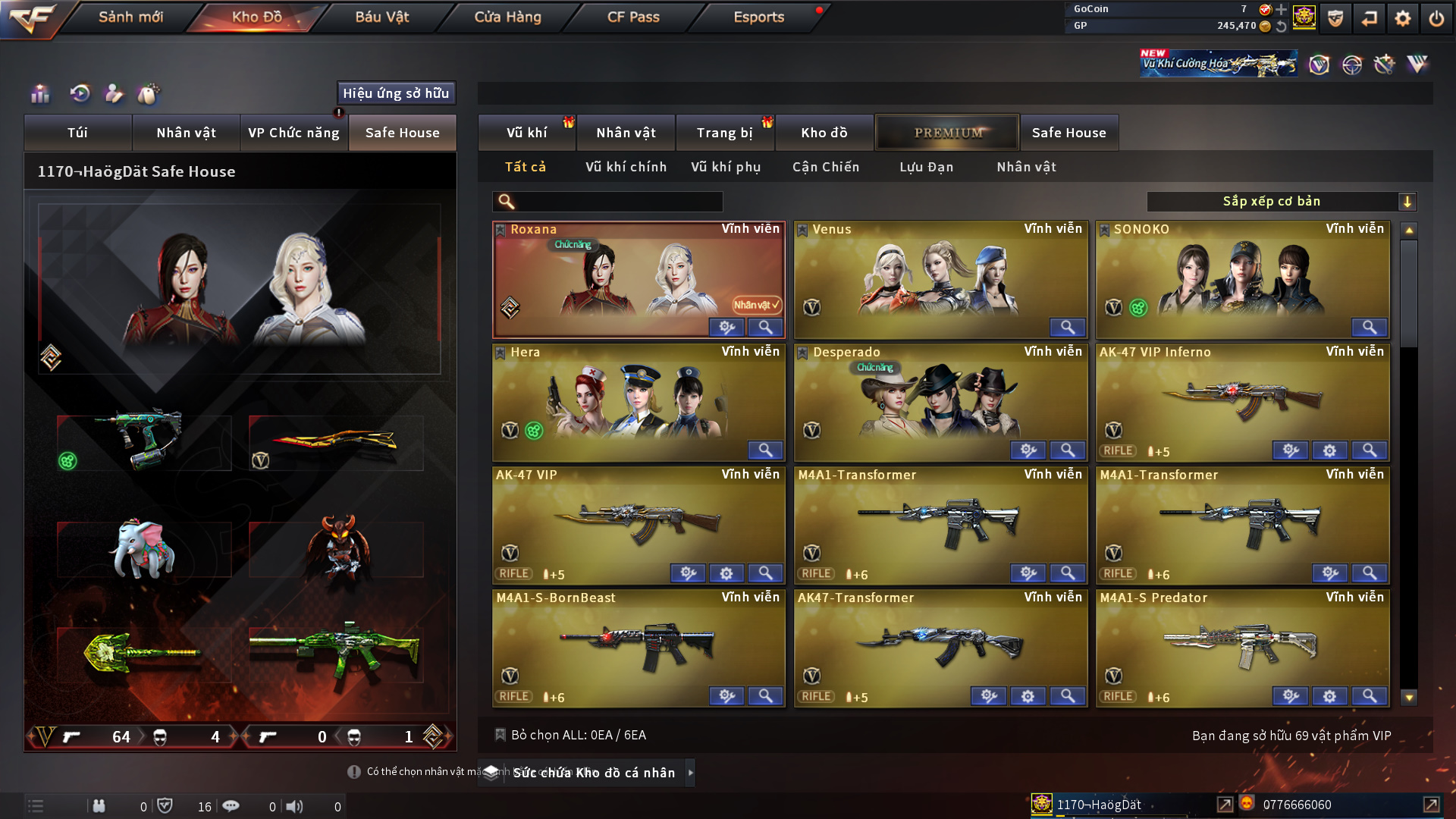Switch to the Esports section
Viewport: 1456px width, 819px height.
click(x=758, y=17)
